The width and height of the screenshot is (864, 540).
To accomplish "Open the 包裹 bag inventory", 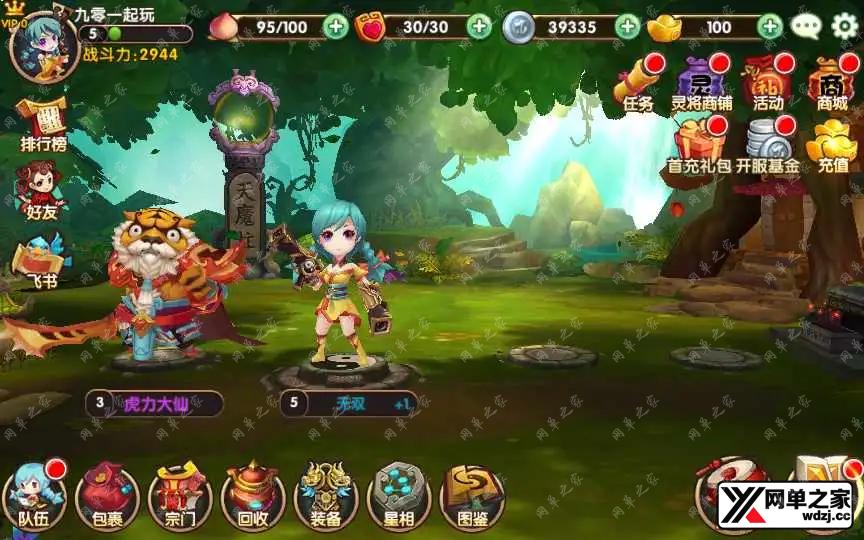I will point(107,496).
